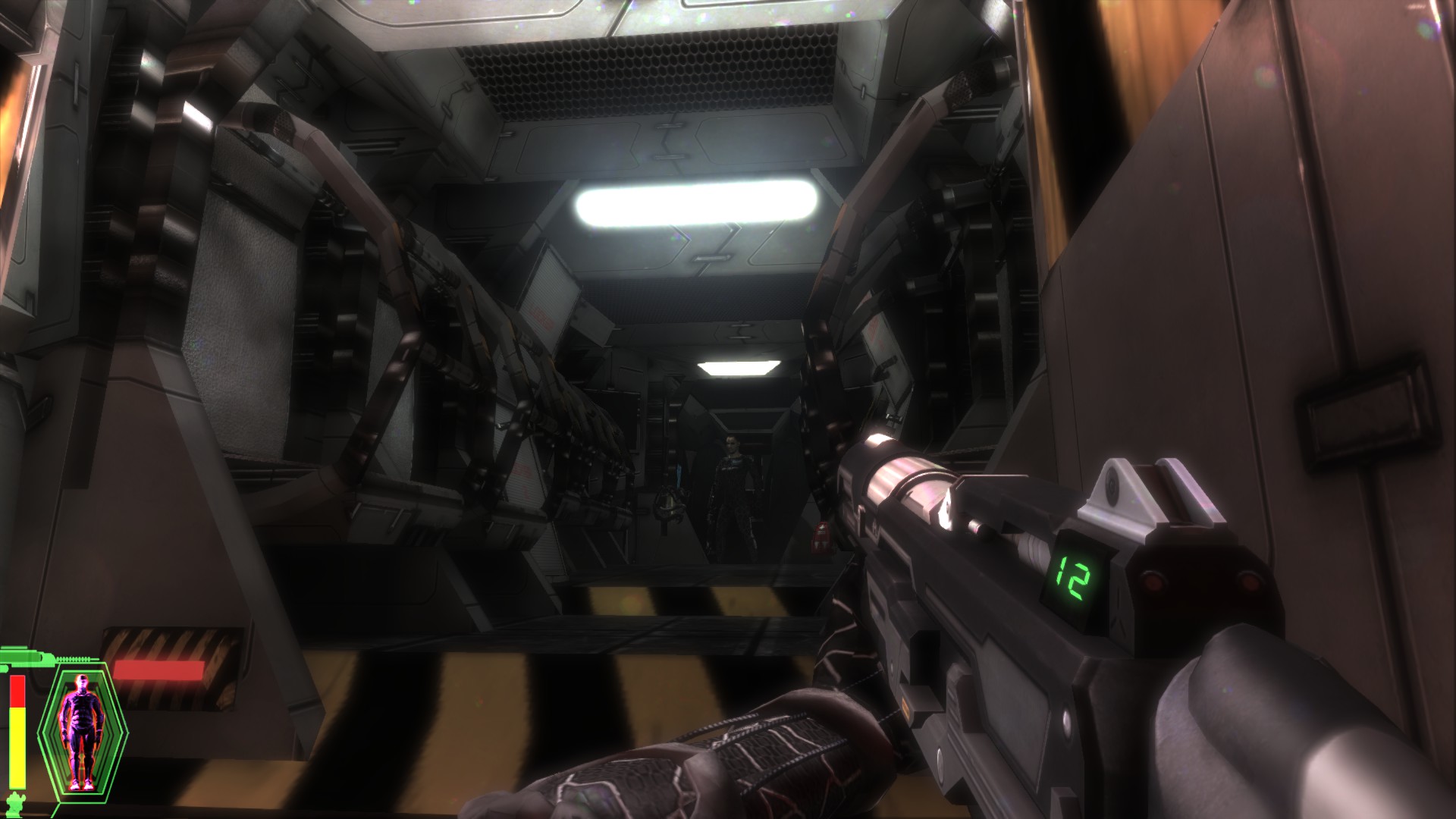The height and width of the screenshot is (819, 1456).
Task: Select the red alert bar on the HUD
Action: 158,669
